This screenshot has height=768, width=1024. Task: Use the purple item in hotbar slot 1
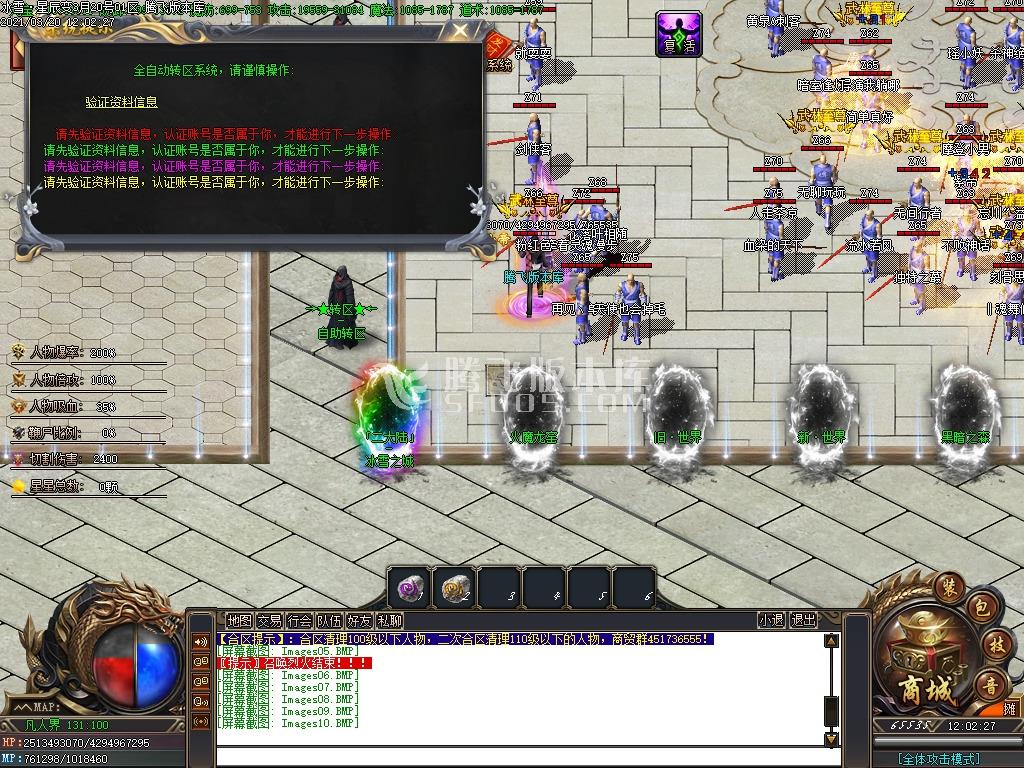[x=409, y=587]
